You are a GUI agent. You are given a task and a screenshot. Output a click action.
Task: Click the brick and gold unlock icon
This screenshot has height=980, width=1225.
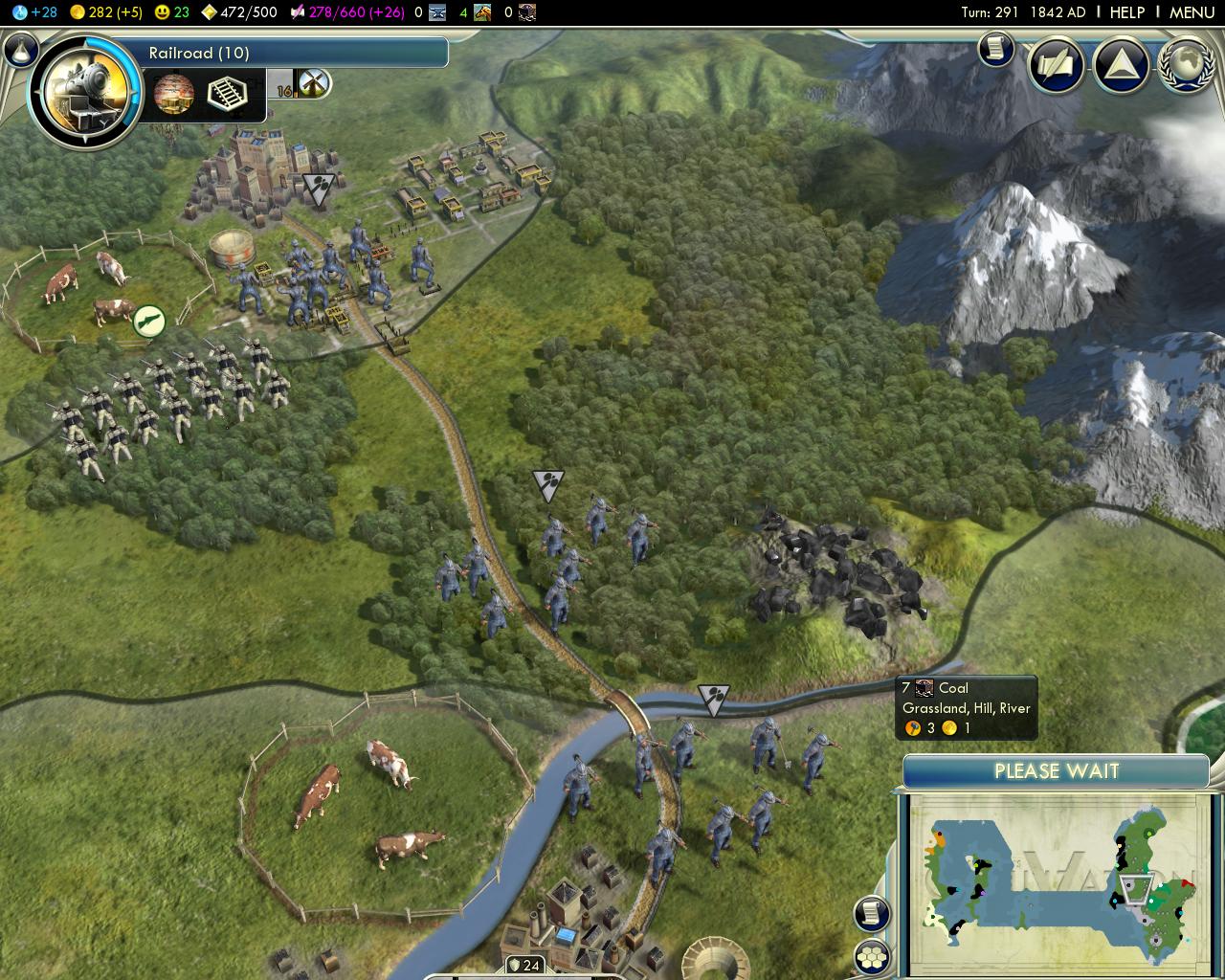pyautogui.click(x=173, y=94)
